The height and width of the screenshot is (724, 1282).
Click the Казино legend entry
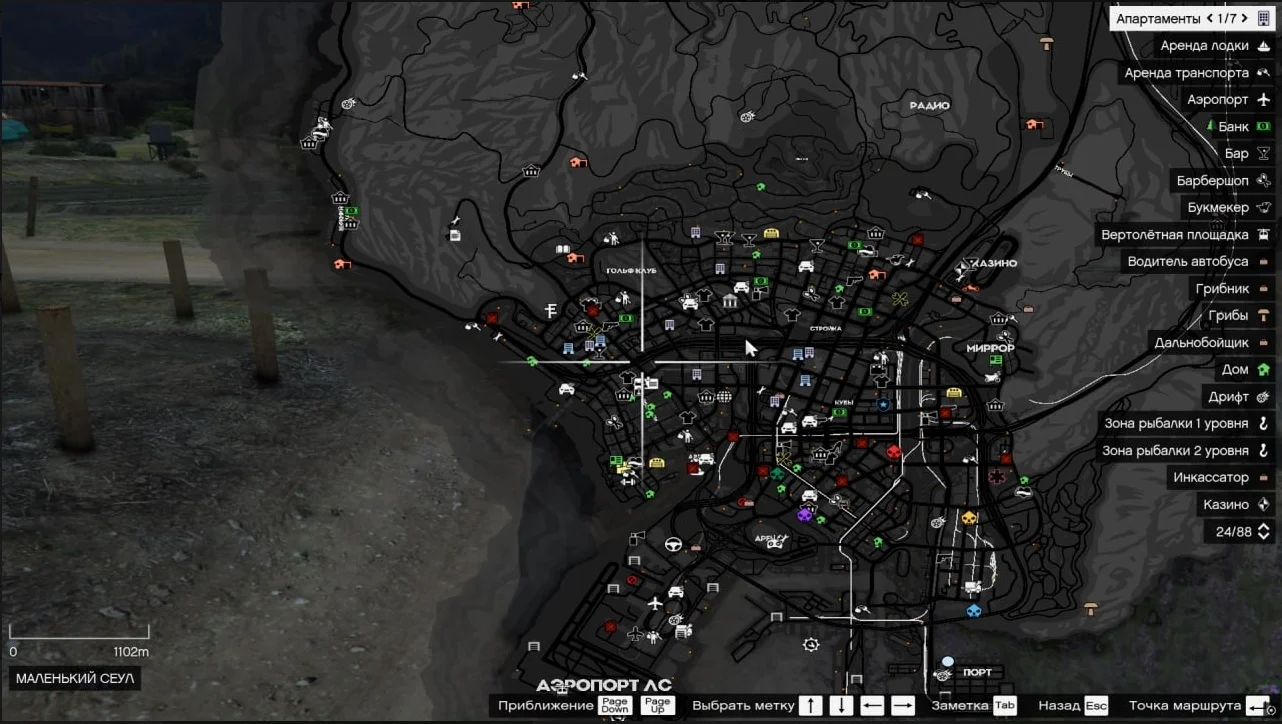[1225, 505]
